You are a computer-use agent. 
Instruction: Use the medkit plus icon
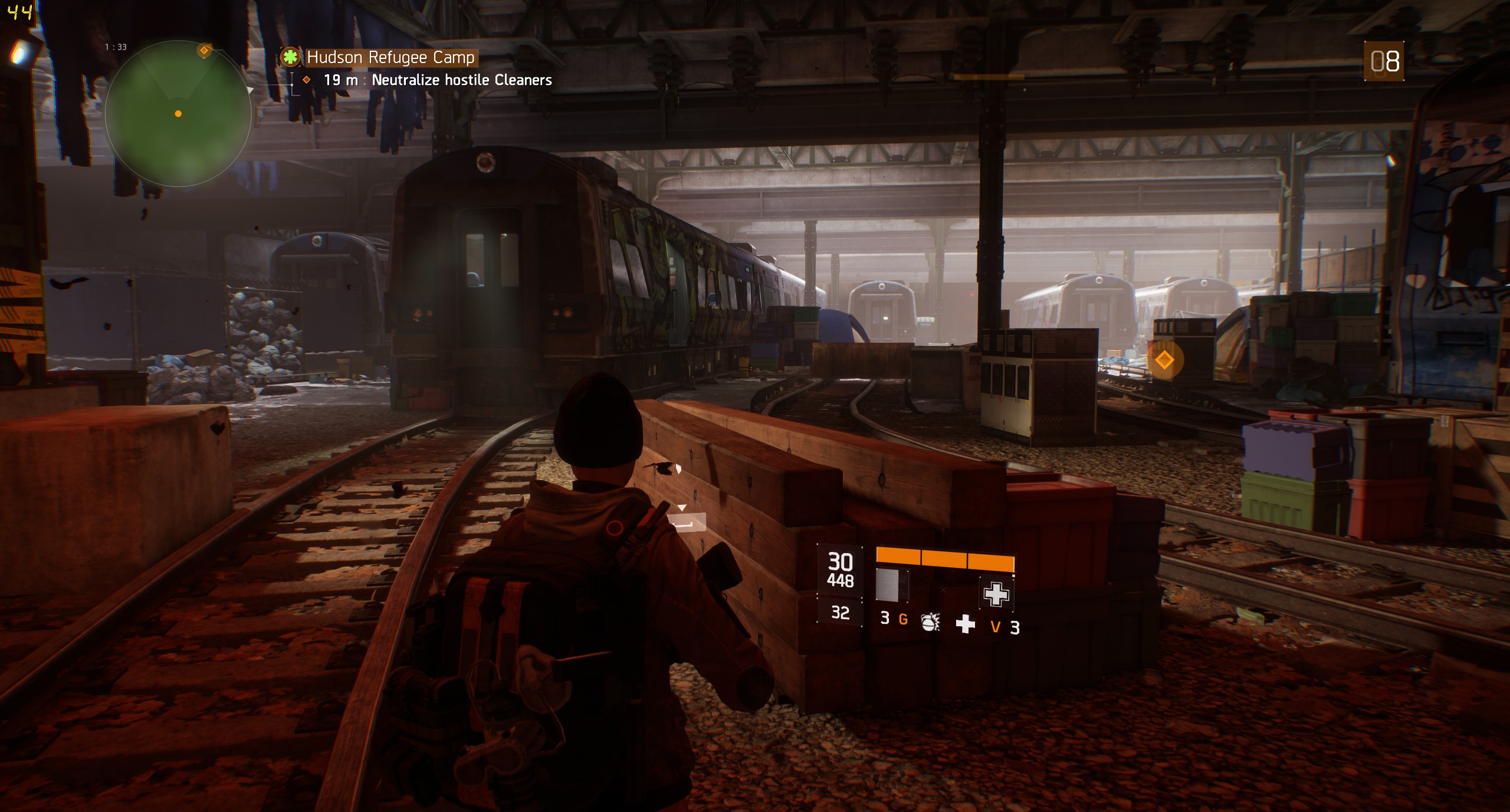[966, 623]
